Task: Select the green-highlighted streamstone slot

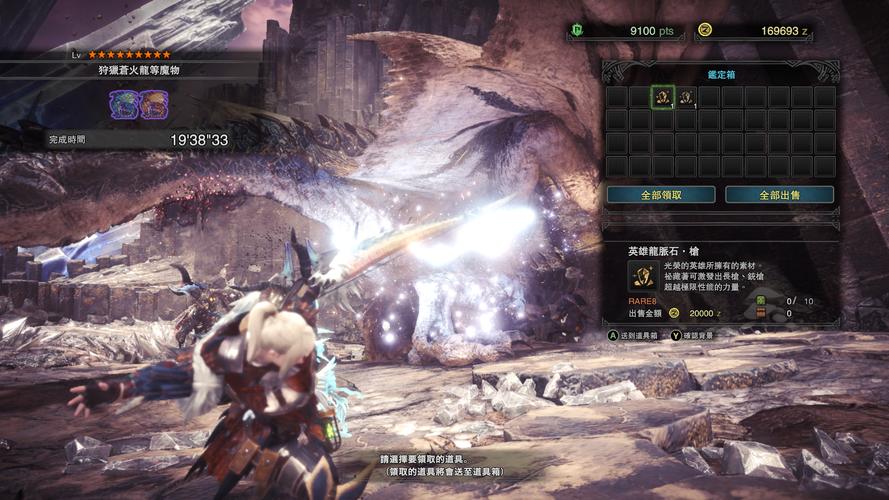Action: tap(662, 97)
